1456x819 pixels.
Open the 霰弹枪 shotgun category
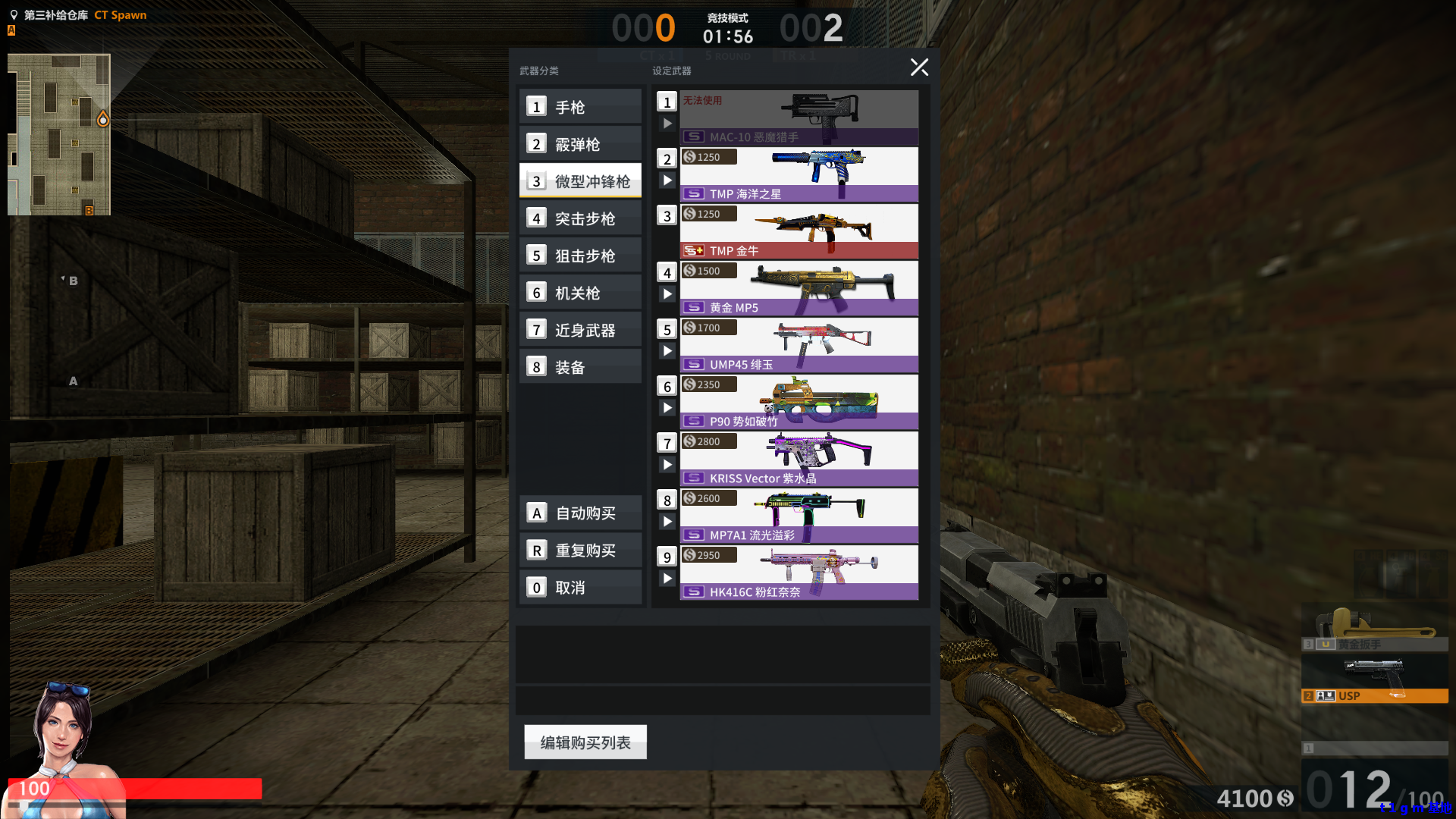coord(580,144)
